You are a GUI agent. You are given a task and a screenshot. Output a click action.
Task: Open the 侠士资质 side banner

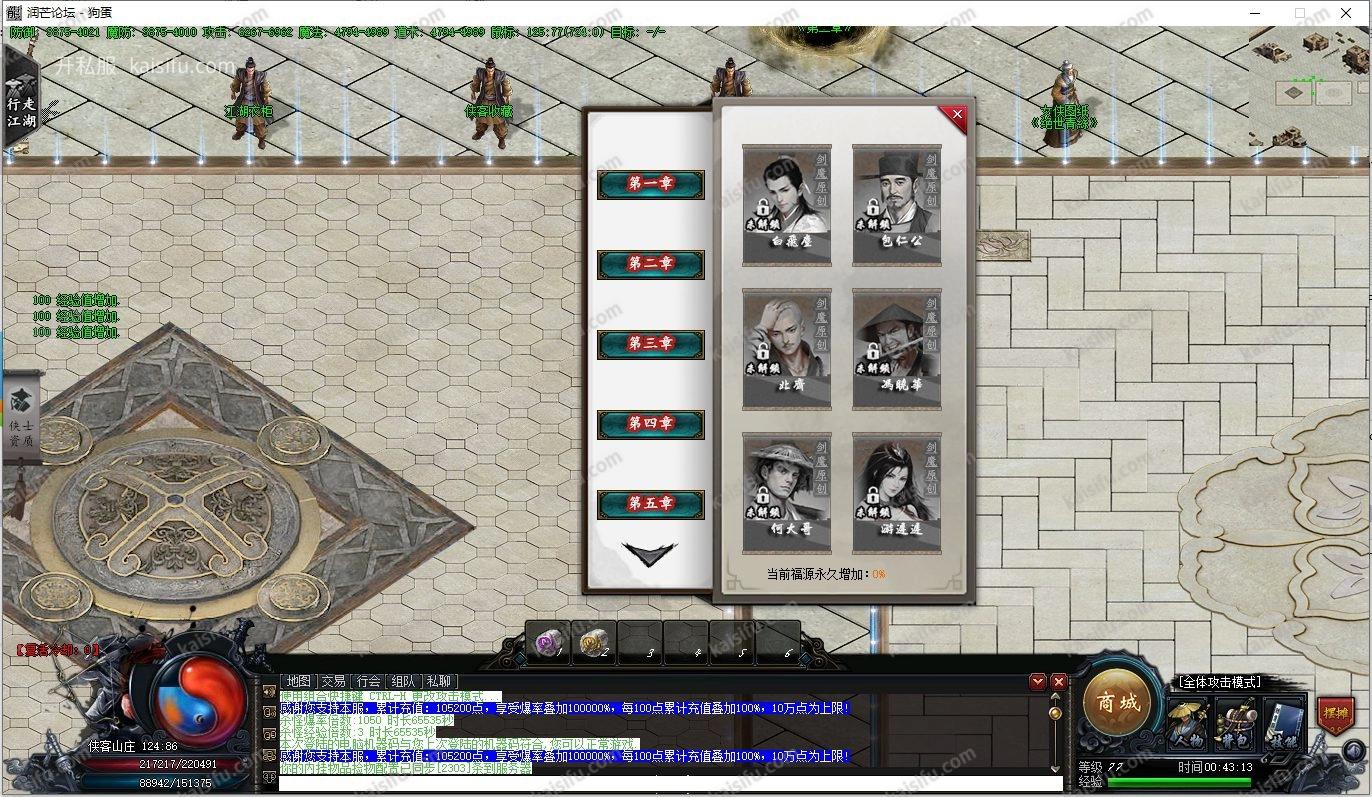coord(21,420)
